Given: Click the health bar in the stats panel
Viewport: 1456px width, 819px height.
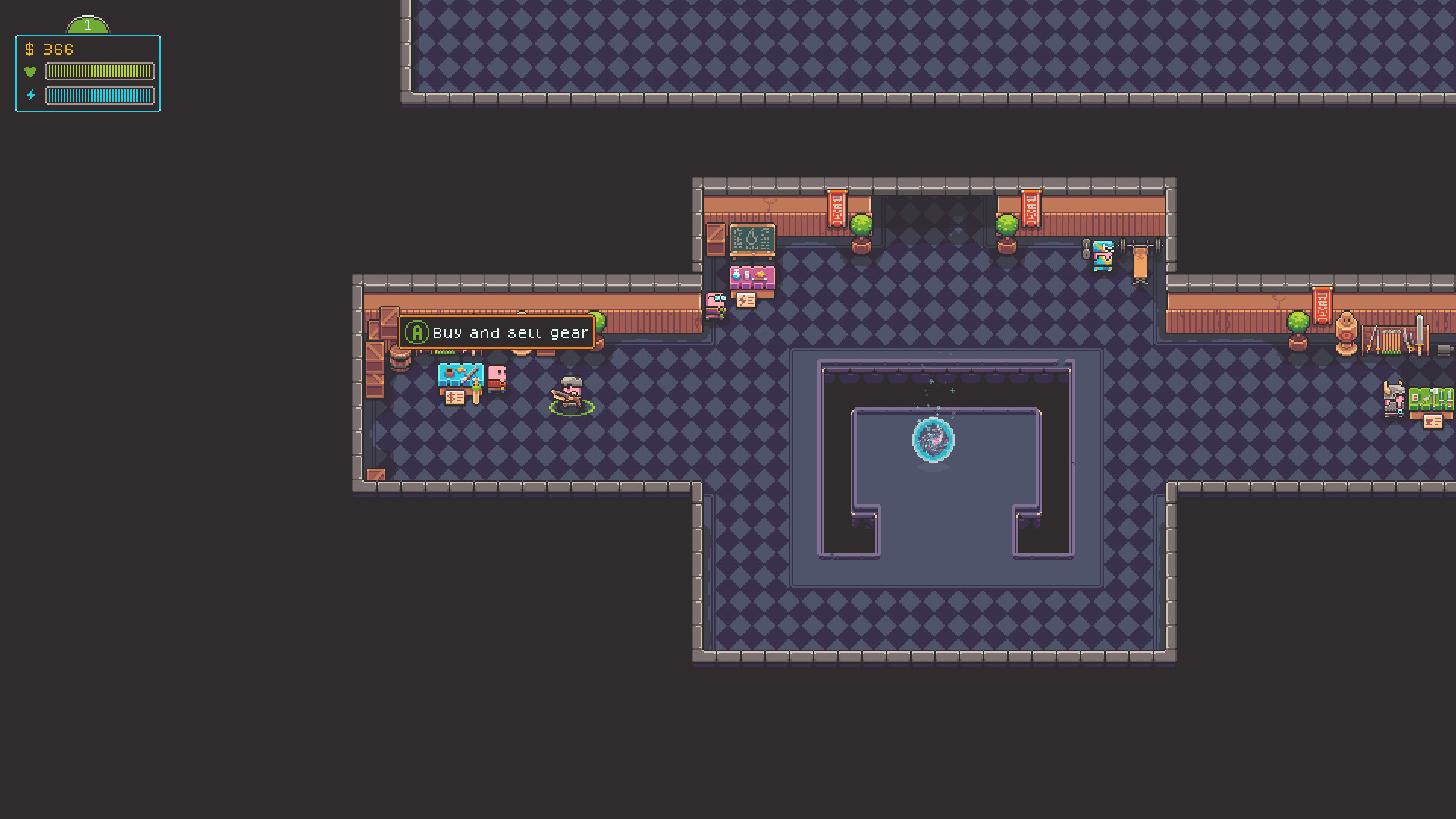Looking at the screenshot, I should [101, 71].
